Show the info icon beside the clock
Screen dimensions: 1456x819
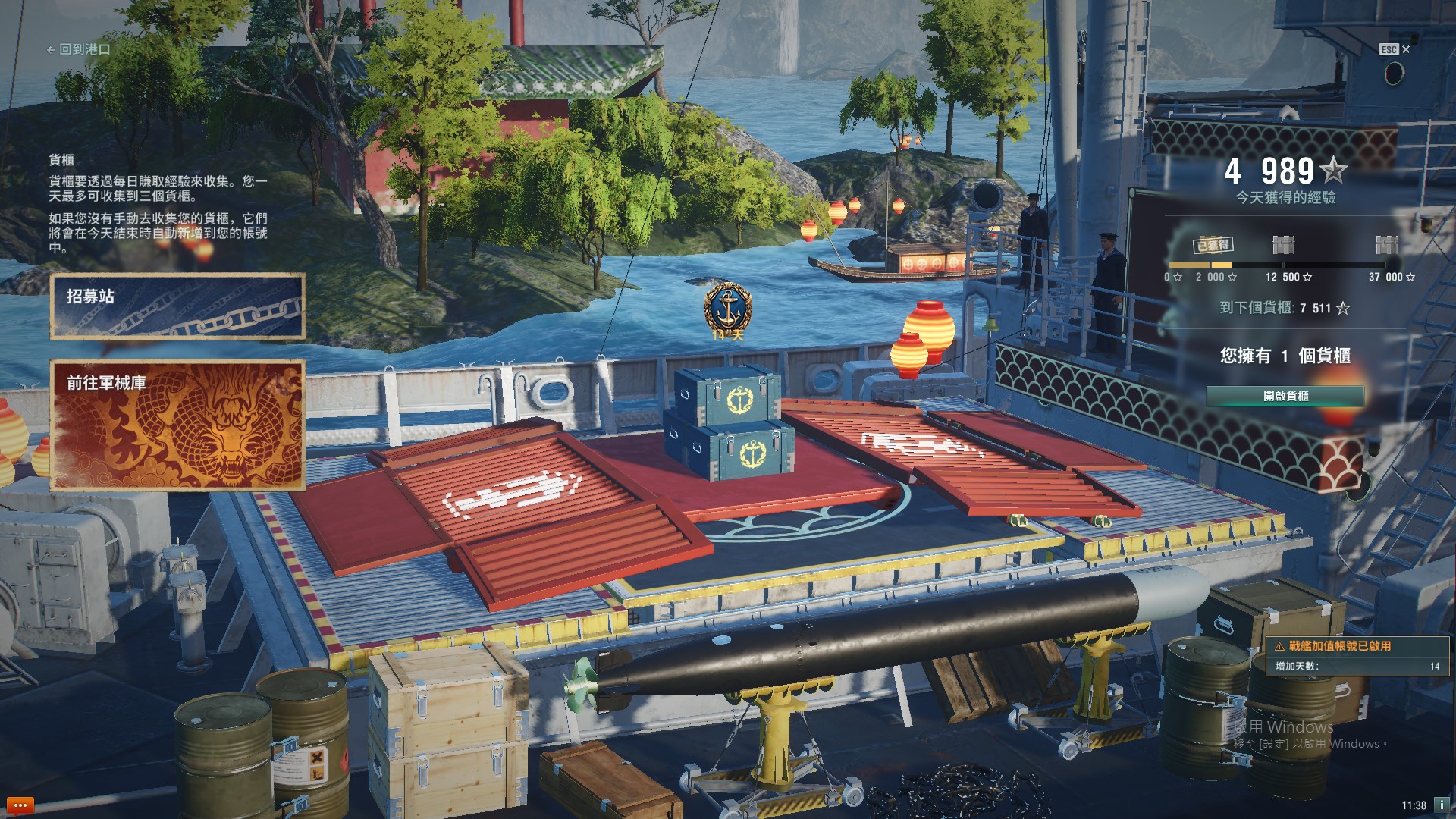click(x=1440, y=805)
